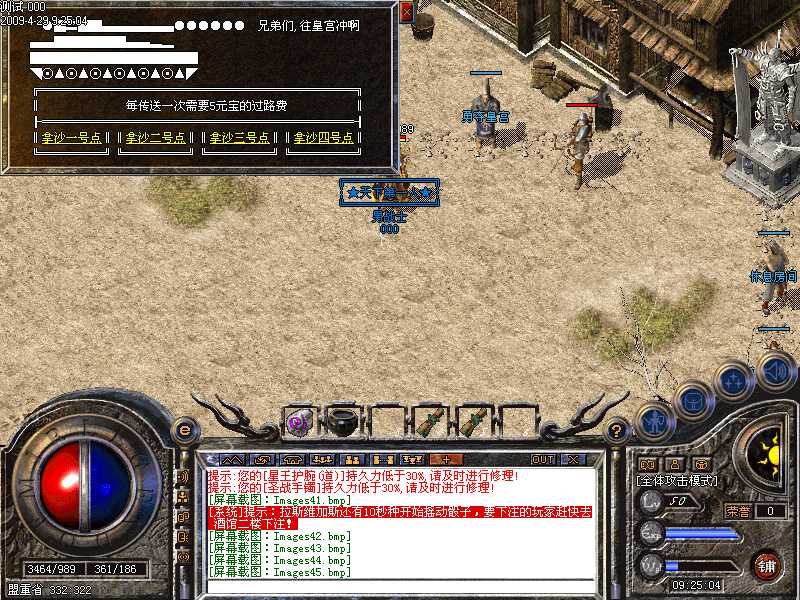
Task: Open the round 'e' button left of belt
Action: [x=184, y=430]
